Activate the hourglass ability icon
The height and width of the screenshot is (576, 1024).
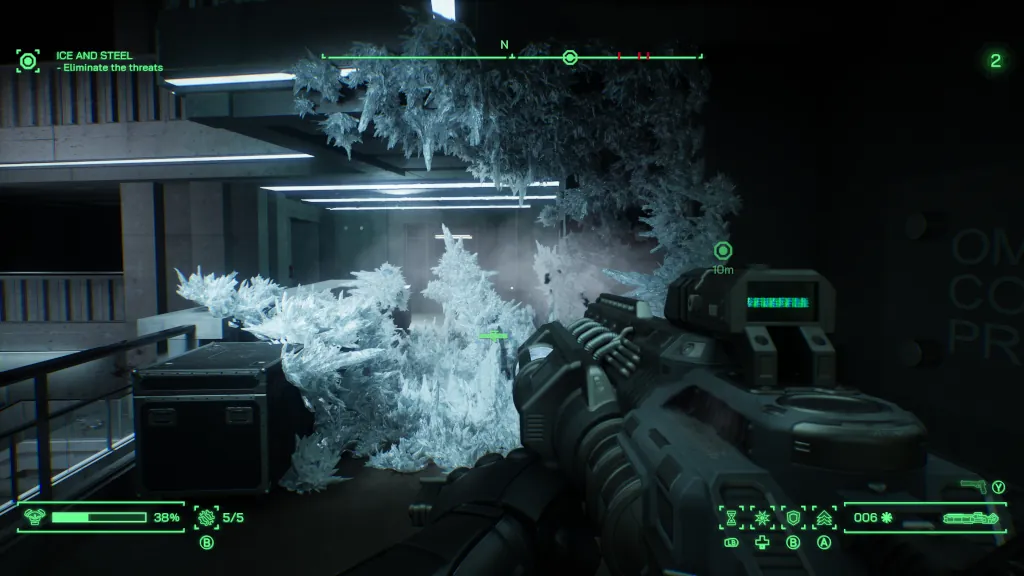pyautogui.click(x=732, y=517)
